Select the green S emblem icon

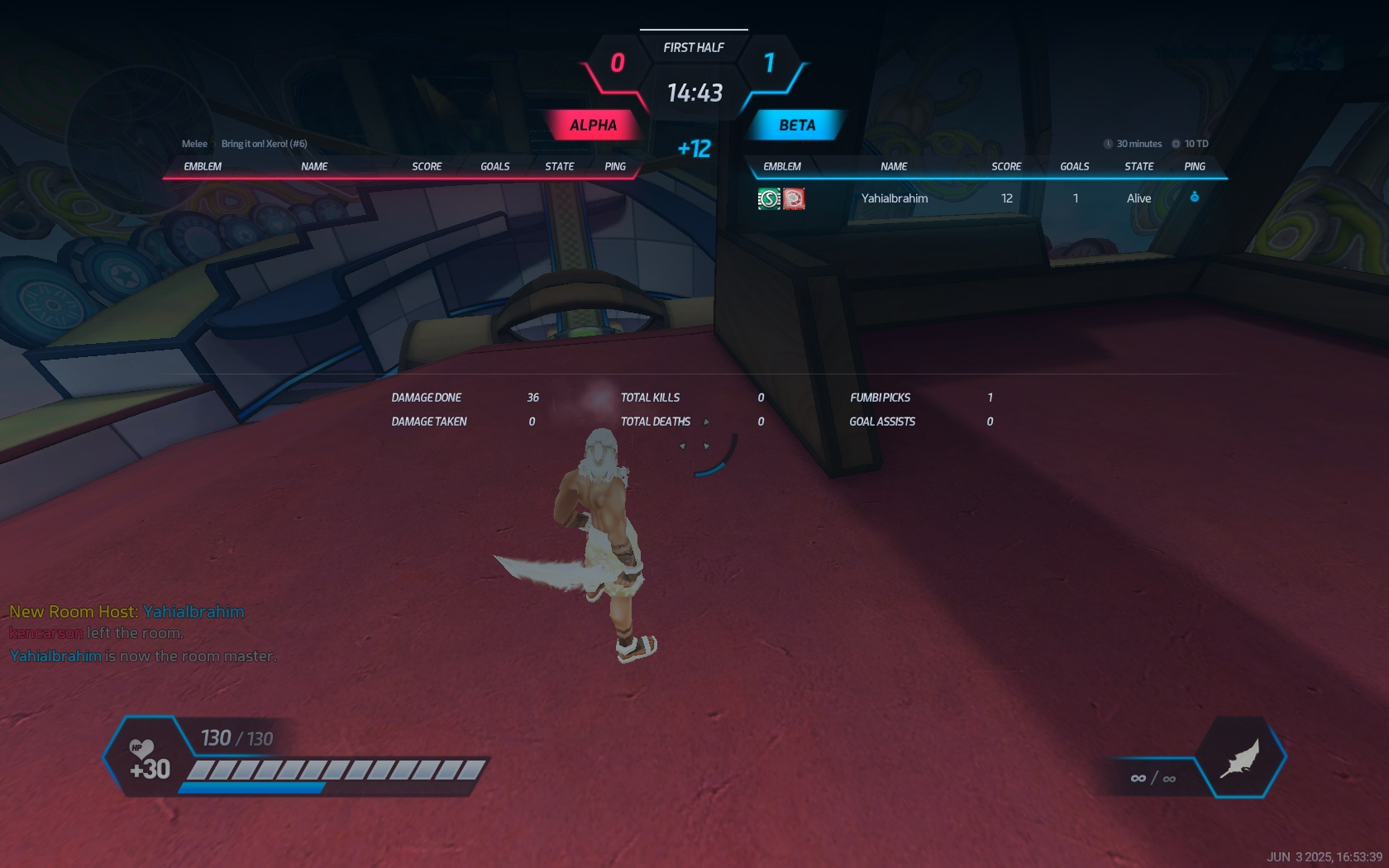(769, 198)
